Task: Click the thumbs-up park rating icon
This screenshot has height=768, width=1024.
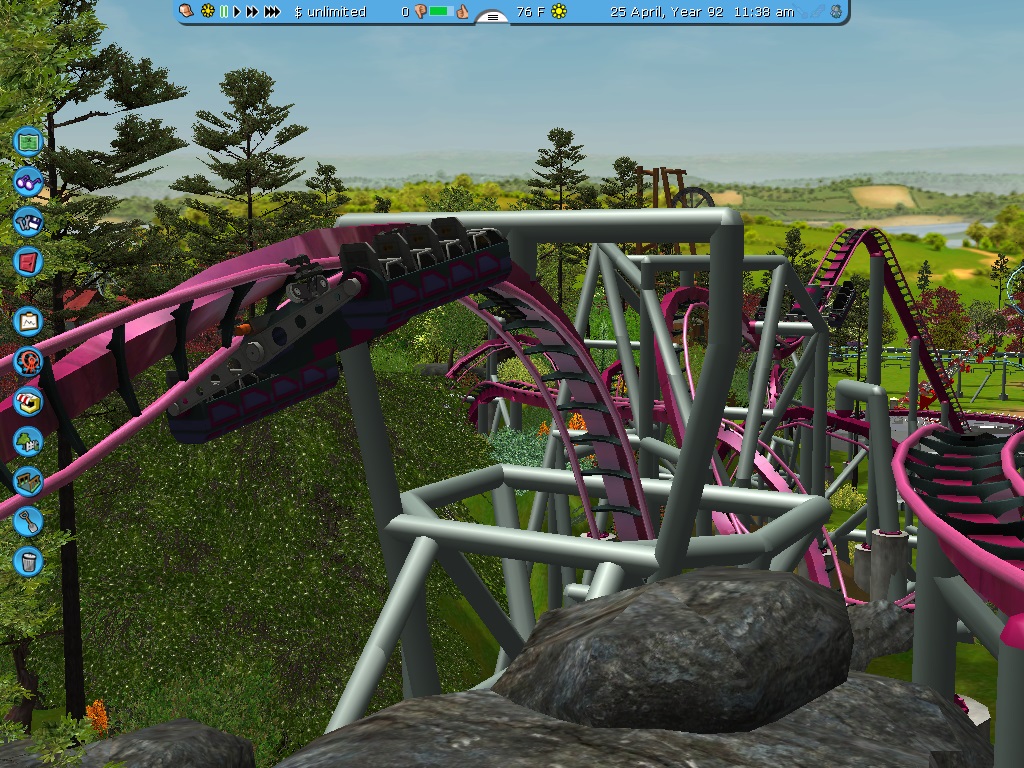Action: click(x=462, y=12)
